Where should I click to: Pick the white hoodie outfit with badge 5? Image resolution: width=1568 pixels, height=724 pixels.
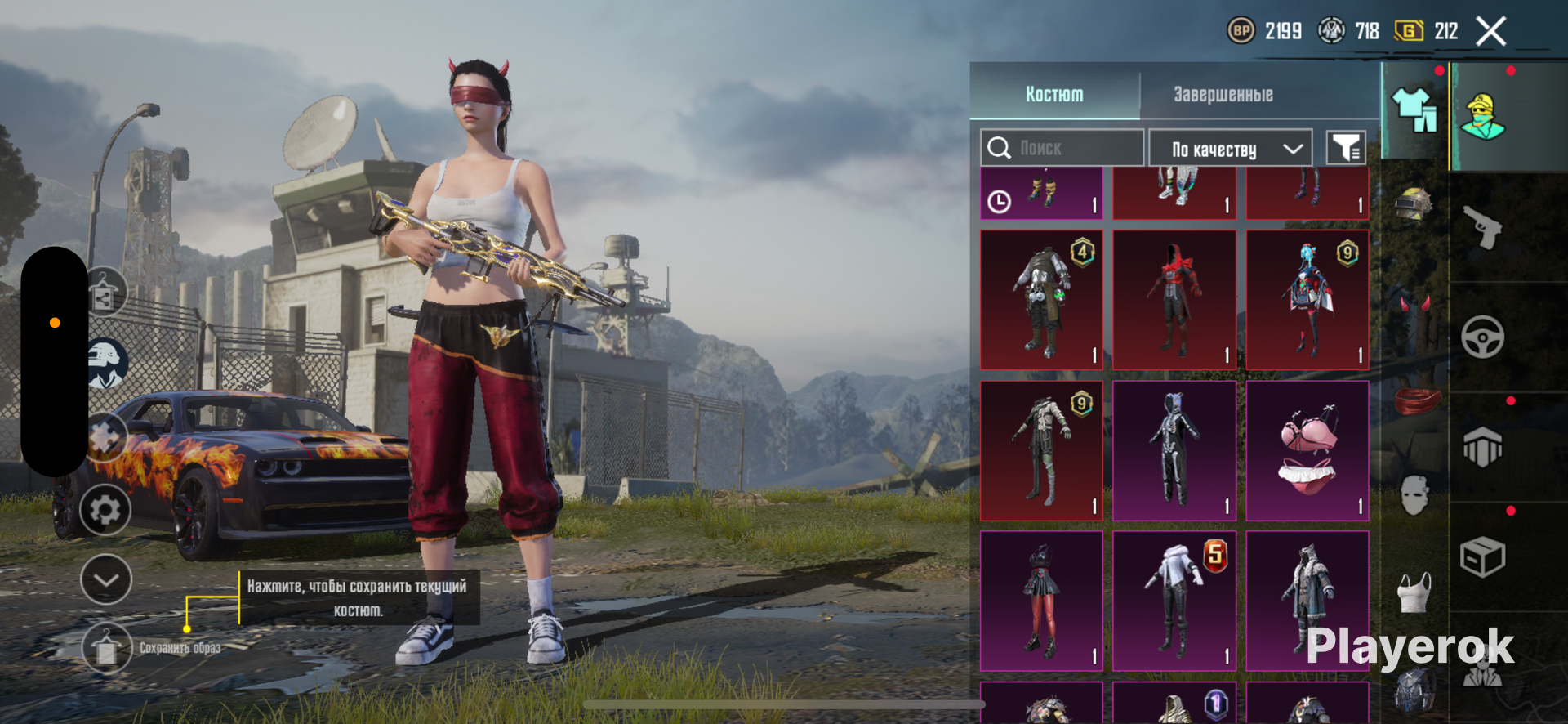point(1174,601)
